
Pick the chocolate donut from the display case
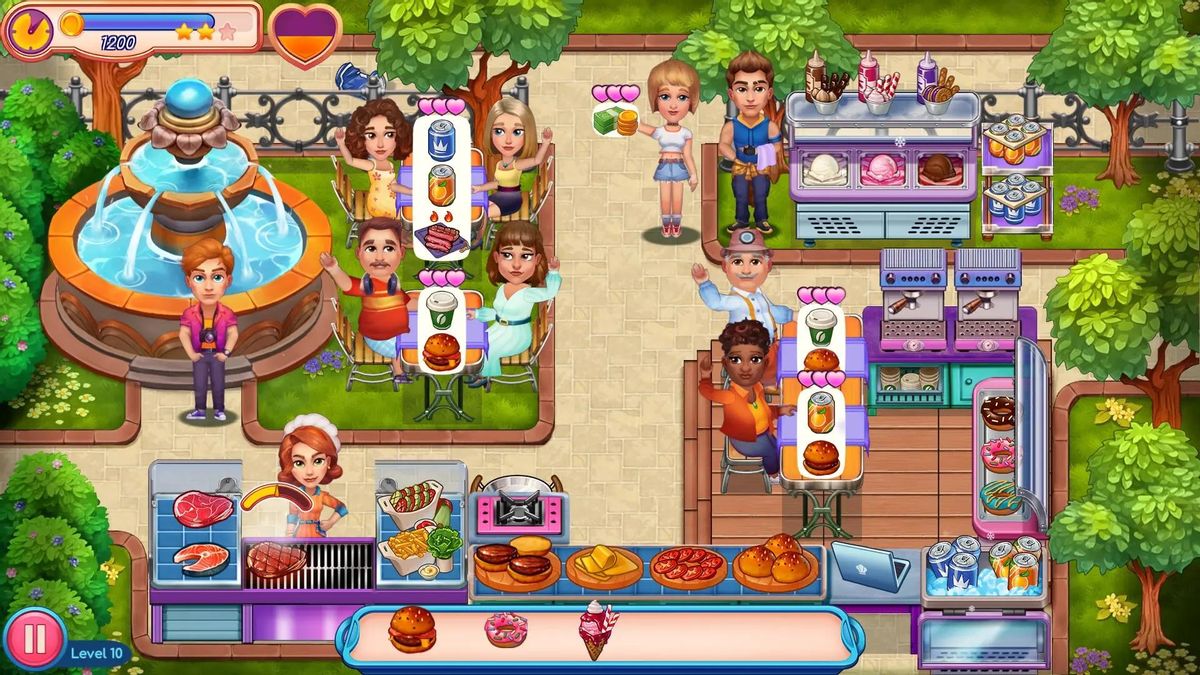point(997,412)
